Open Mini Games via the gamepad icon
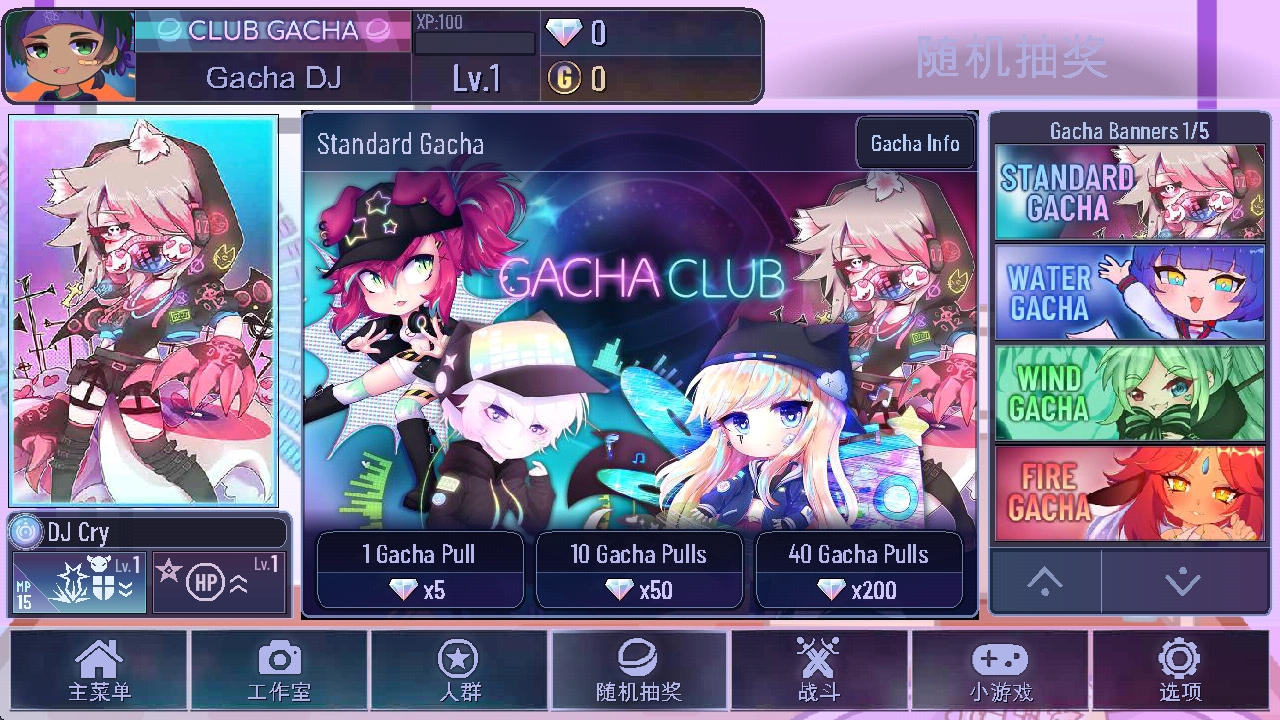Screen dimensions: 1280x720 click(1000, 668)
